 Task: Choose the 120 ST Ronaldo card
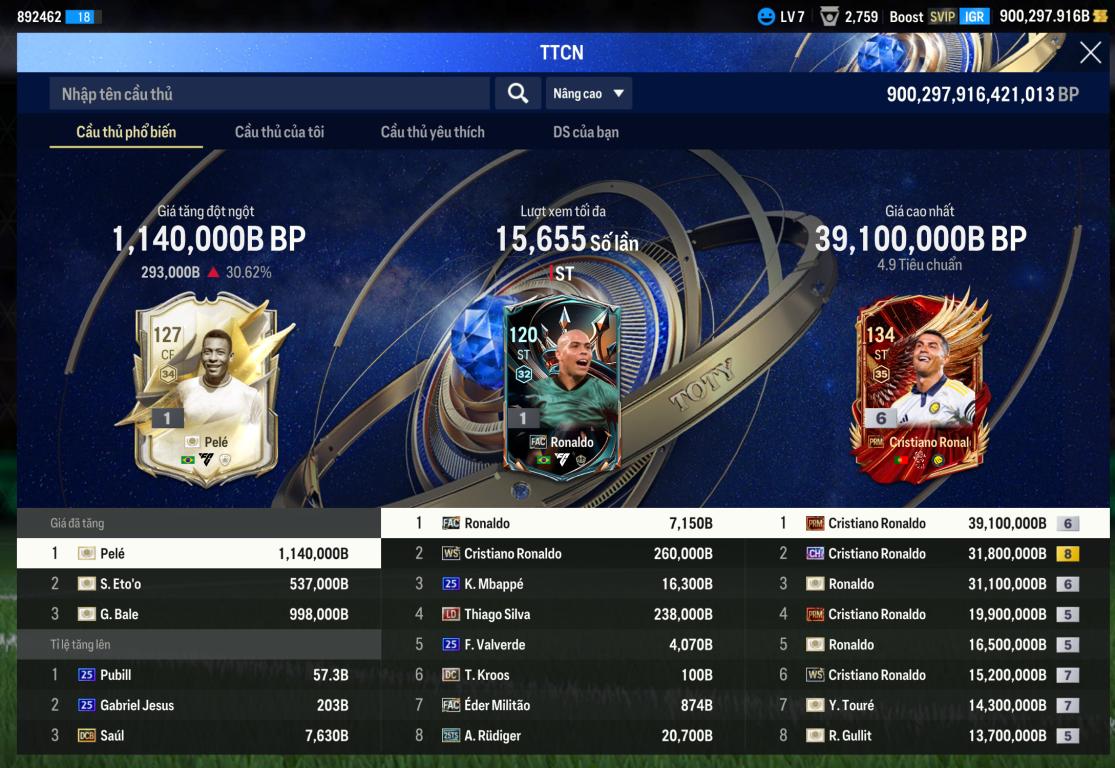562,388
